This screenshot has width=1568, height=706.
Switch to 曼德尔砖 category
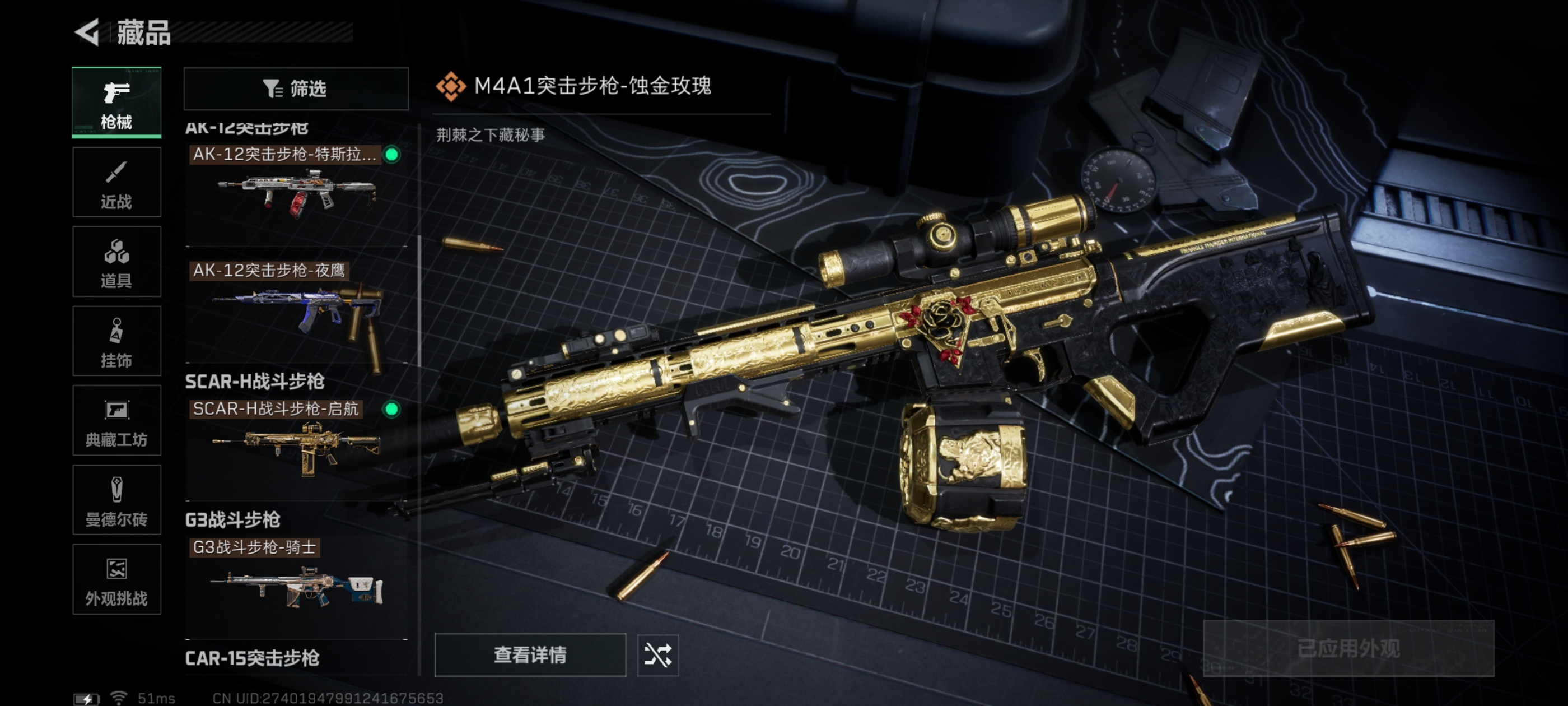tap(116, 500)
